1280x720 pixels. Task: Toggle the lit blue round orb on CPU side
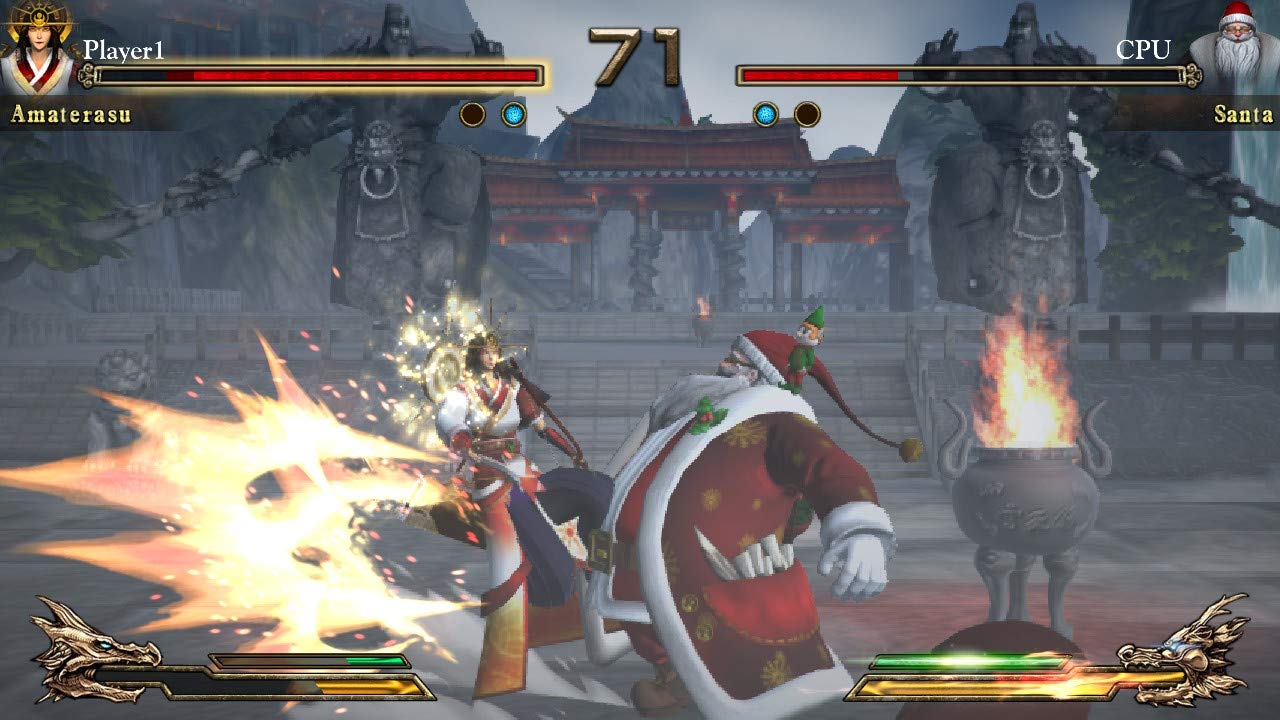coord(764,114)
